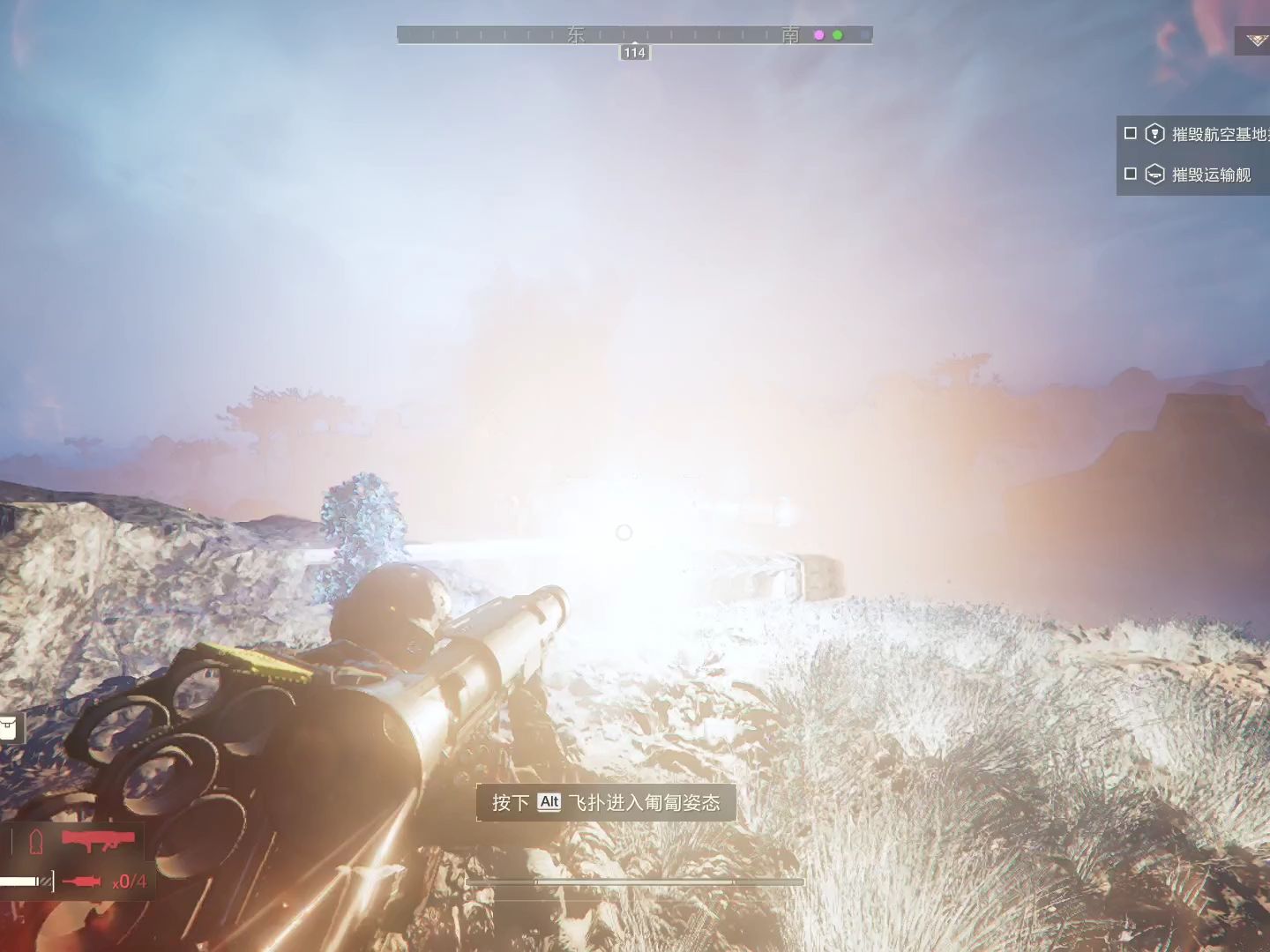Select the pink marker on the compass
This screenshot has width=1270, height=952.
pyautogui.click(x=818, y=35)
